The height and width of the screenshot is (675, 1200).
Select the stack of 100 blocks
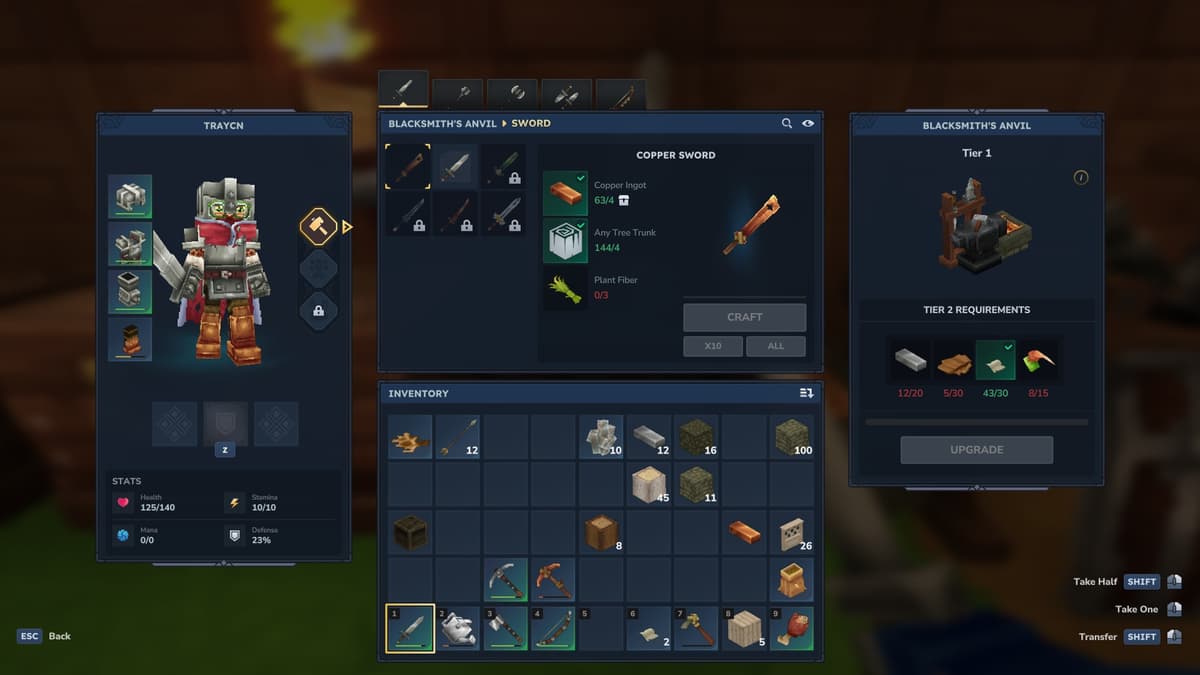point(792,437)
